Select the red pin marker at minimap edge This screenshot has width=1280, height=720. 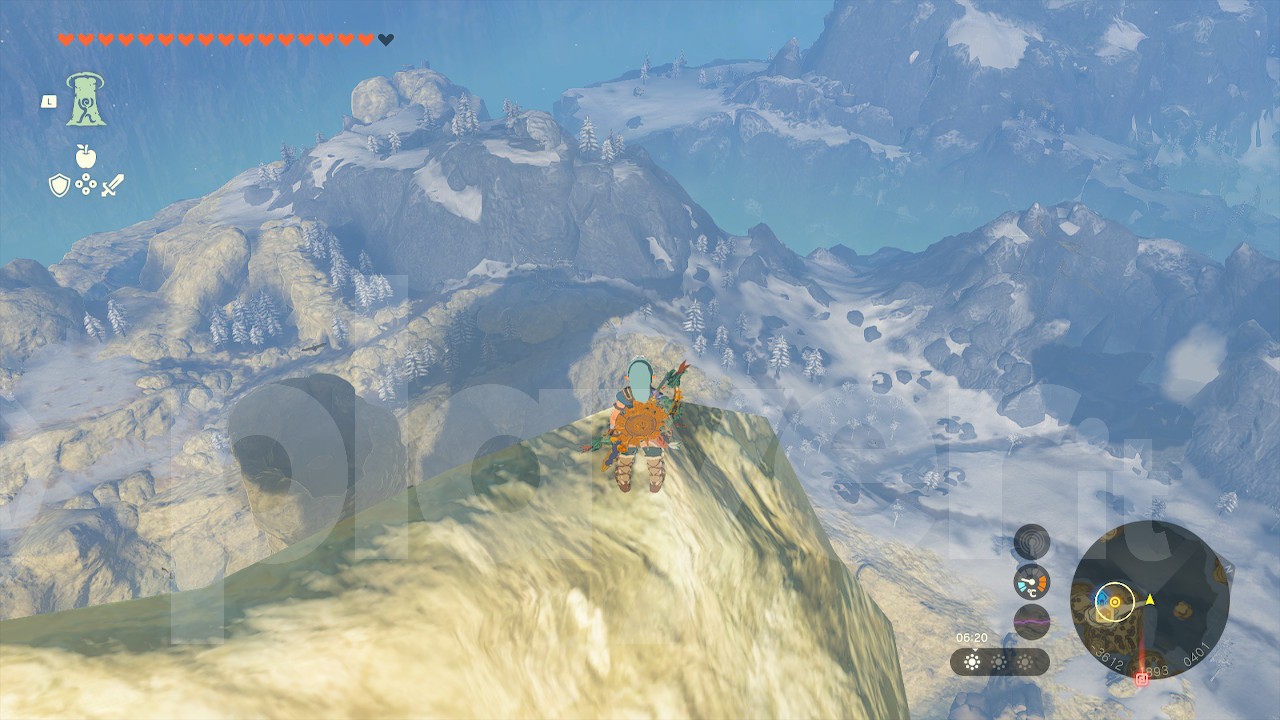[1142, 680]
